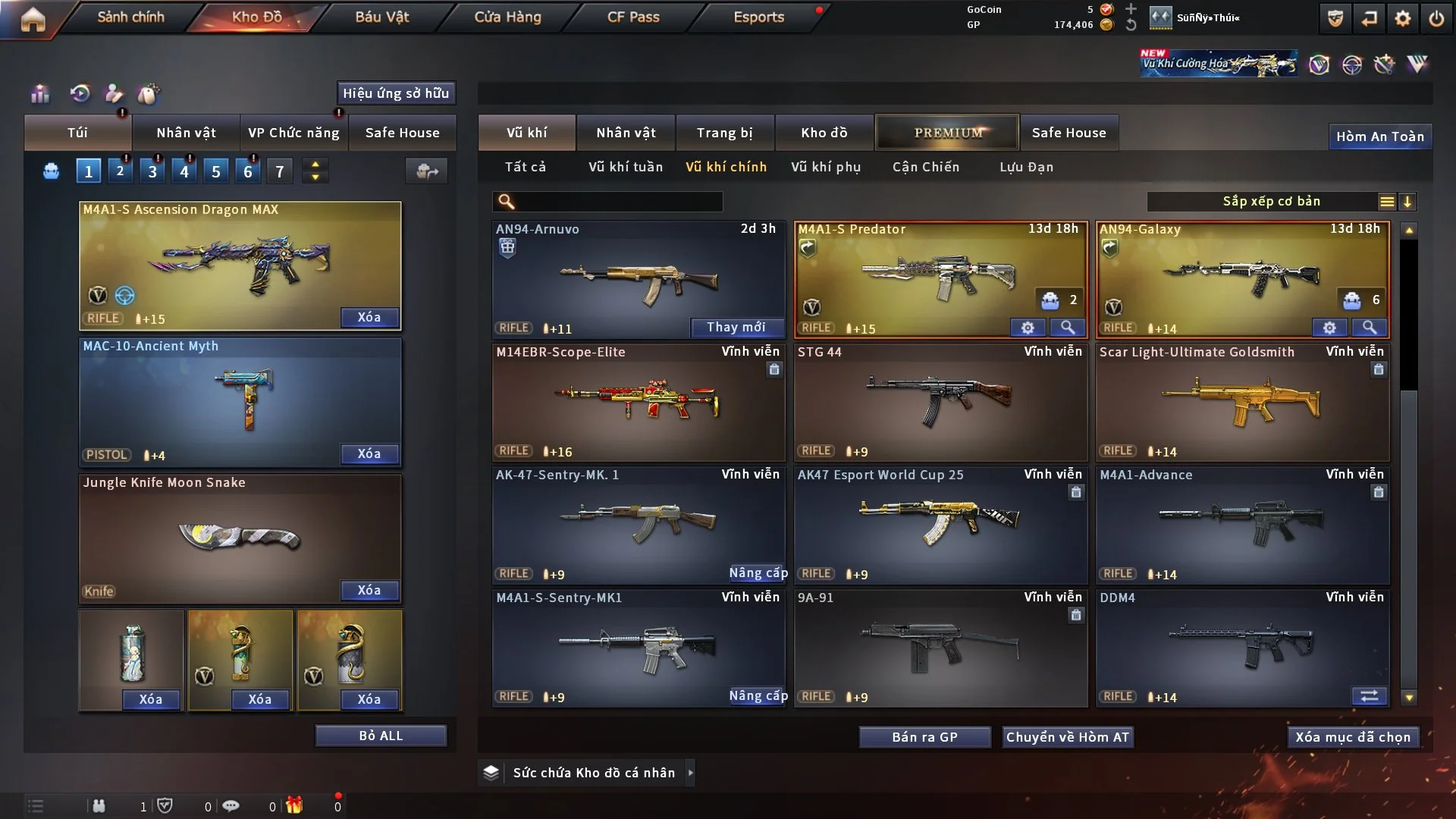Open settings with the gear icon
1456x819 pixels.
pyautogui.click(x=1402, y=18)
